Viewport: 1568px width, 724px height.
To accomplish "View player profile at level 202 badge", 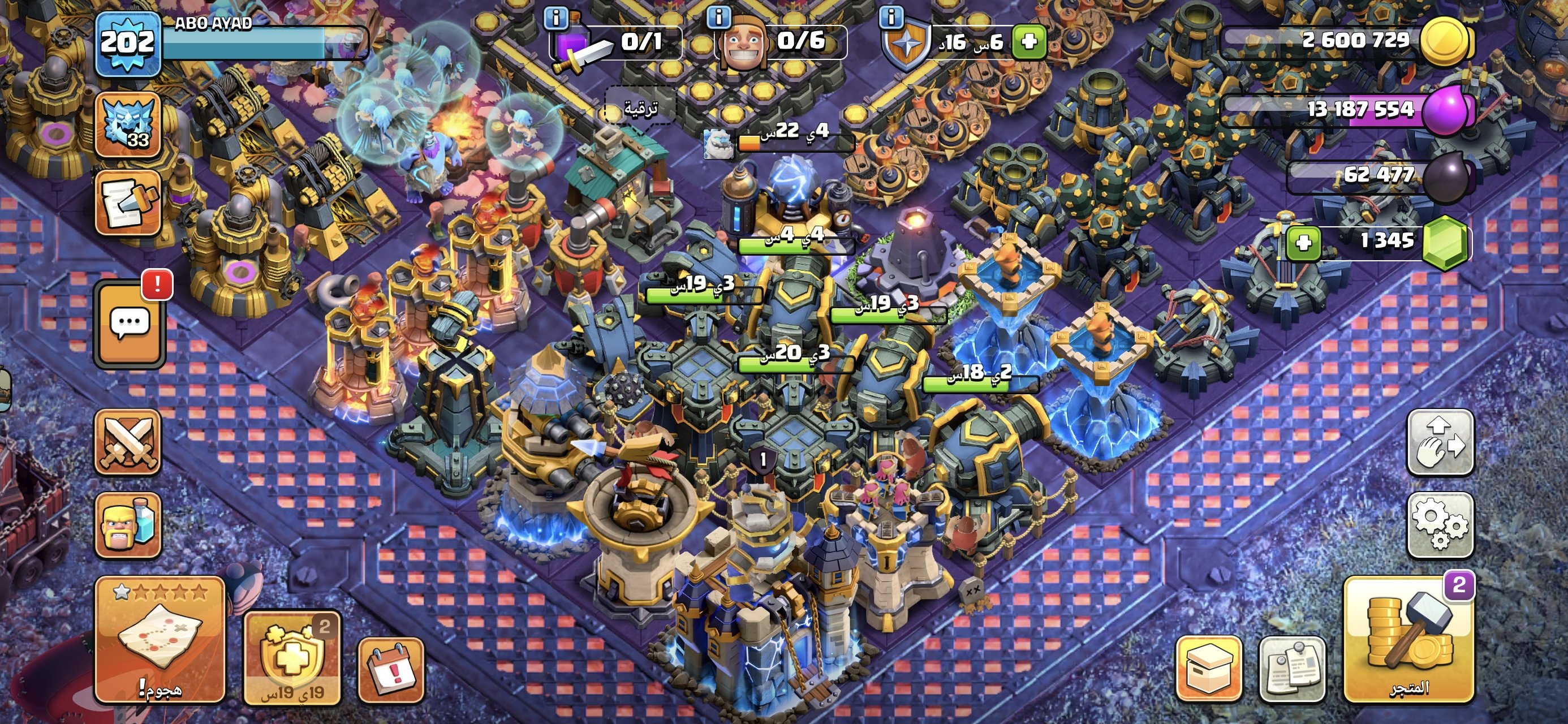I will [128, 42].
